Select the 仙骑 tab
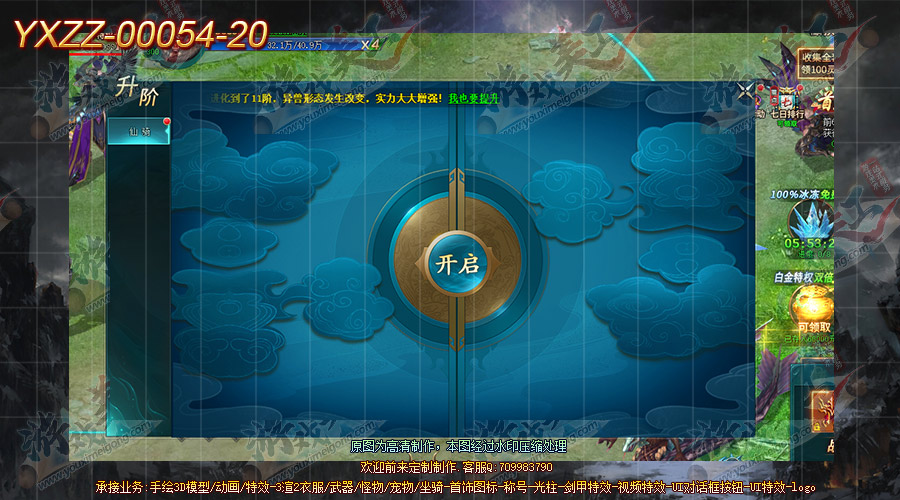Image resolution: width=900 pixels, height=500 pixels. [x=139, y=132]
